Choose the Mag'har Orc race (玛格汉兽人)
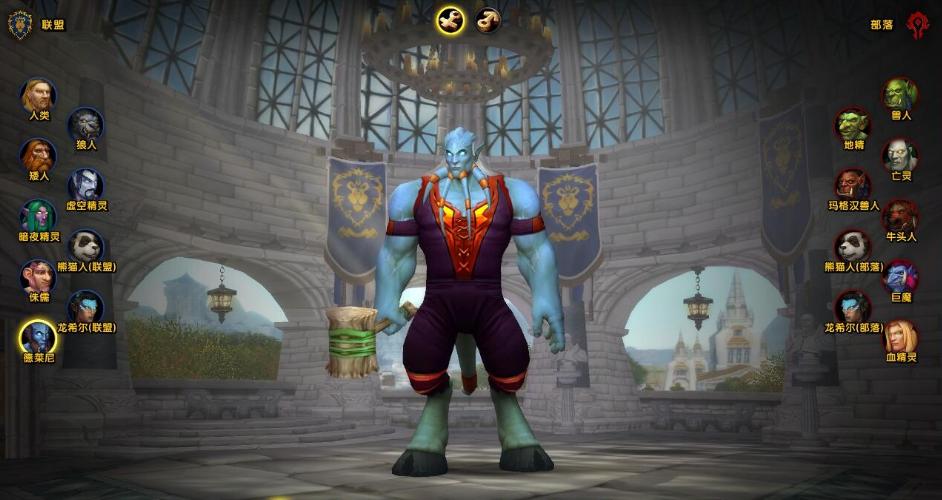 [853, 186]
